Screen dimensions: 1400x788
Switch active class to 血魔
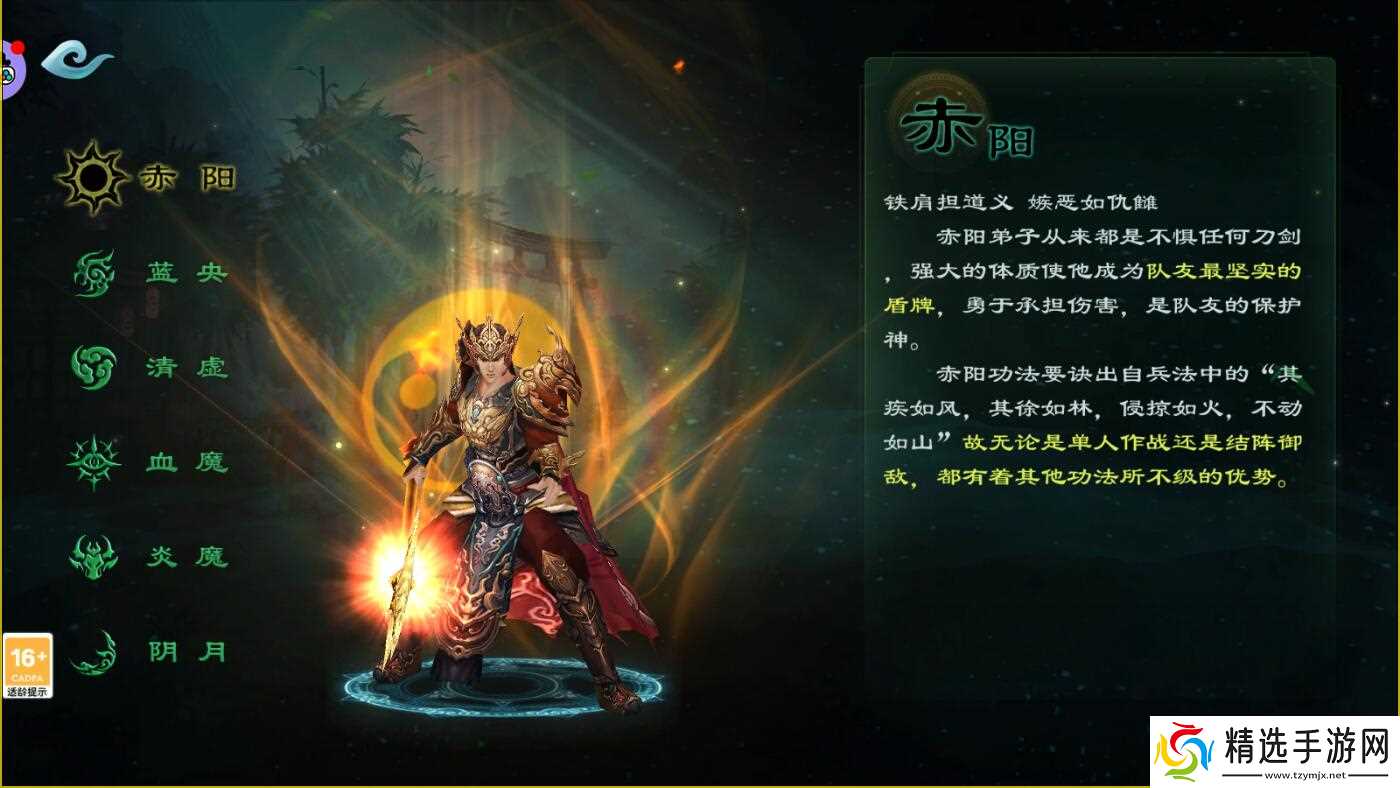point(160,462)
